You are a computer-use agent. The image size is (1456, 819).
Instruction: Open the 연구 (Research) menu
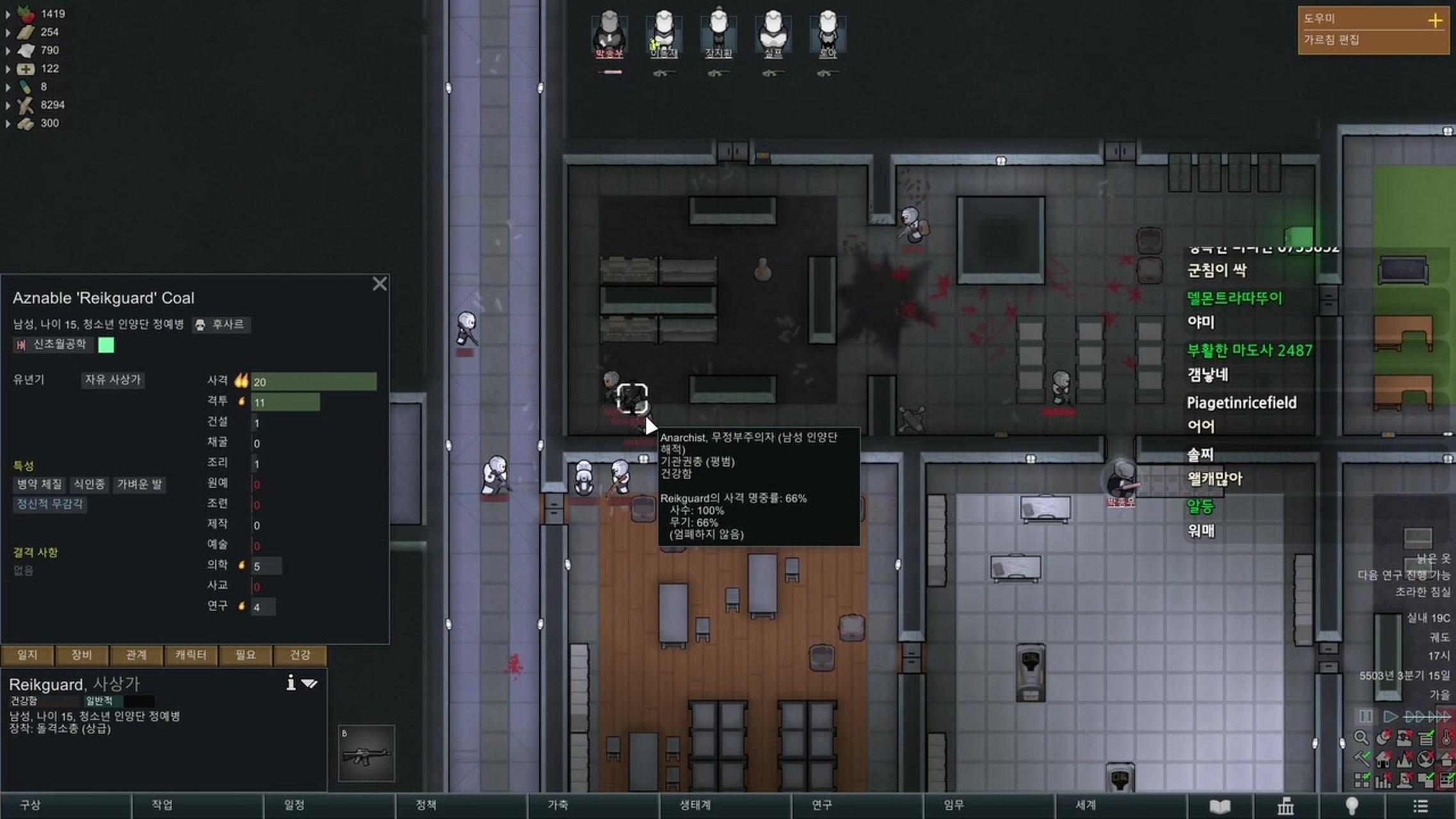point(821,805)
